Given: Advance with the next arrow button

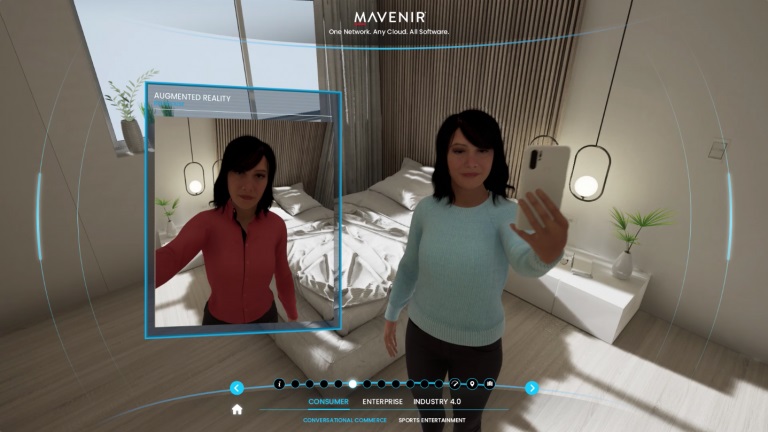Looking at the screenshot, I should click(x=532, y=388).
